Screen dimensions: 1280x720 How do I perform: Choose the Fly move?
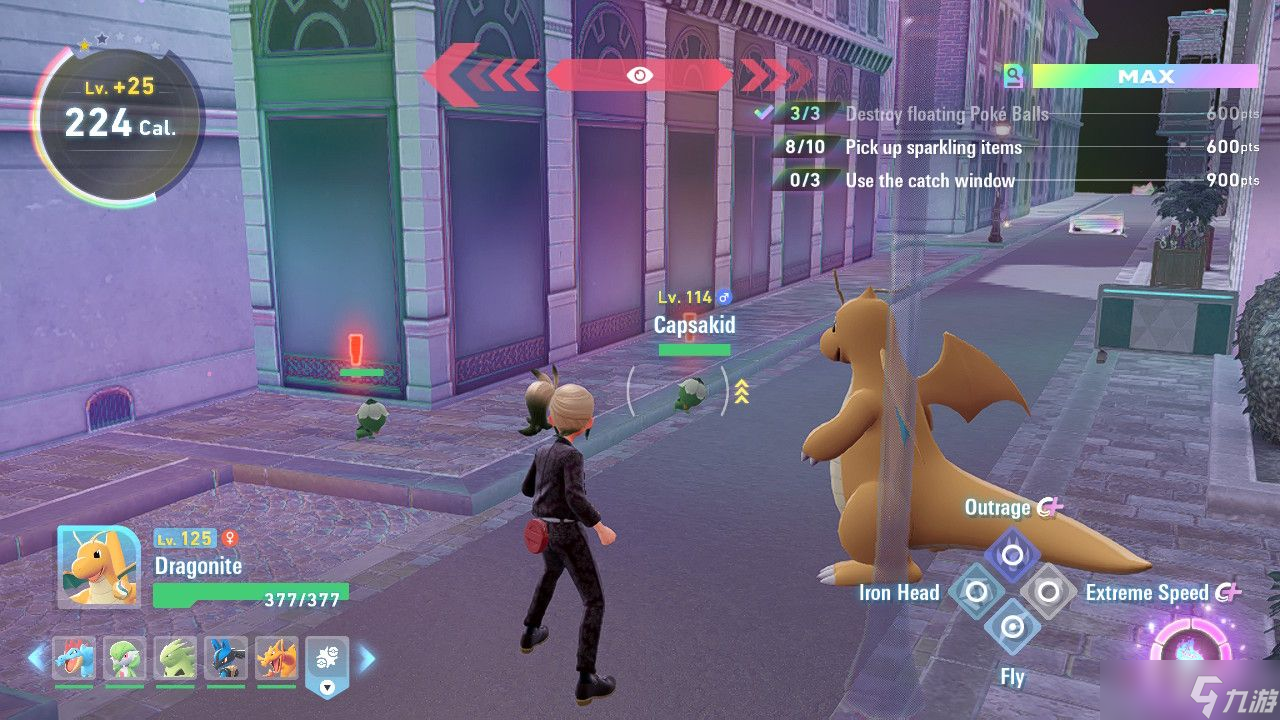[1012, 628]
